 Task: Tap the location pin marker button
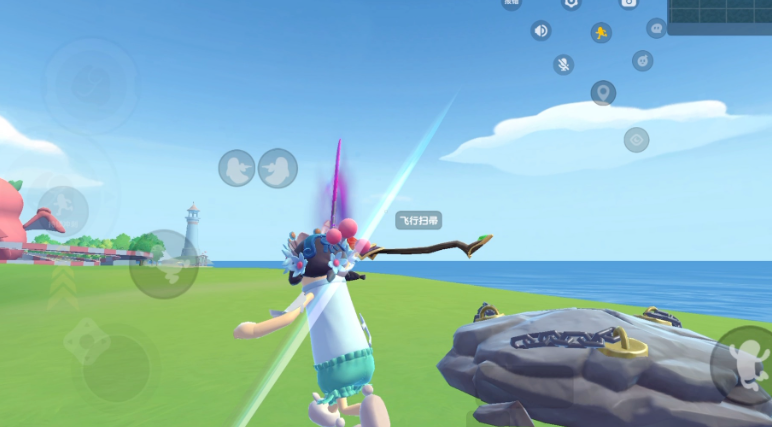[602, 94]
